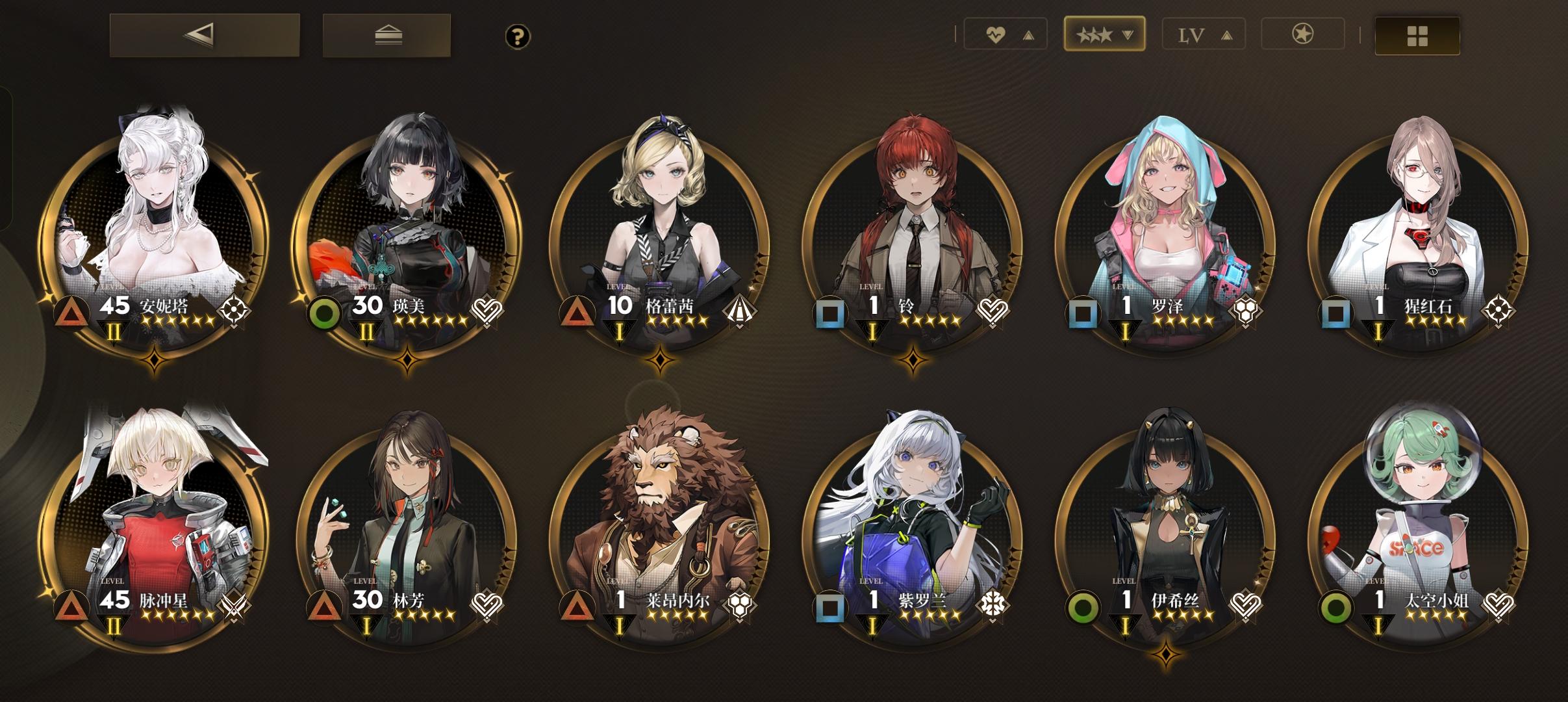Click the grid view icon in top right

[x=1417, y=35]
